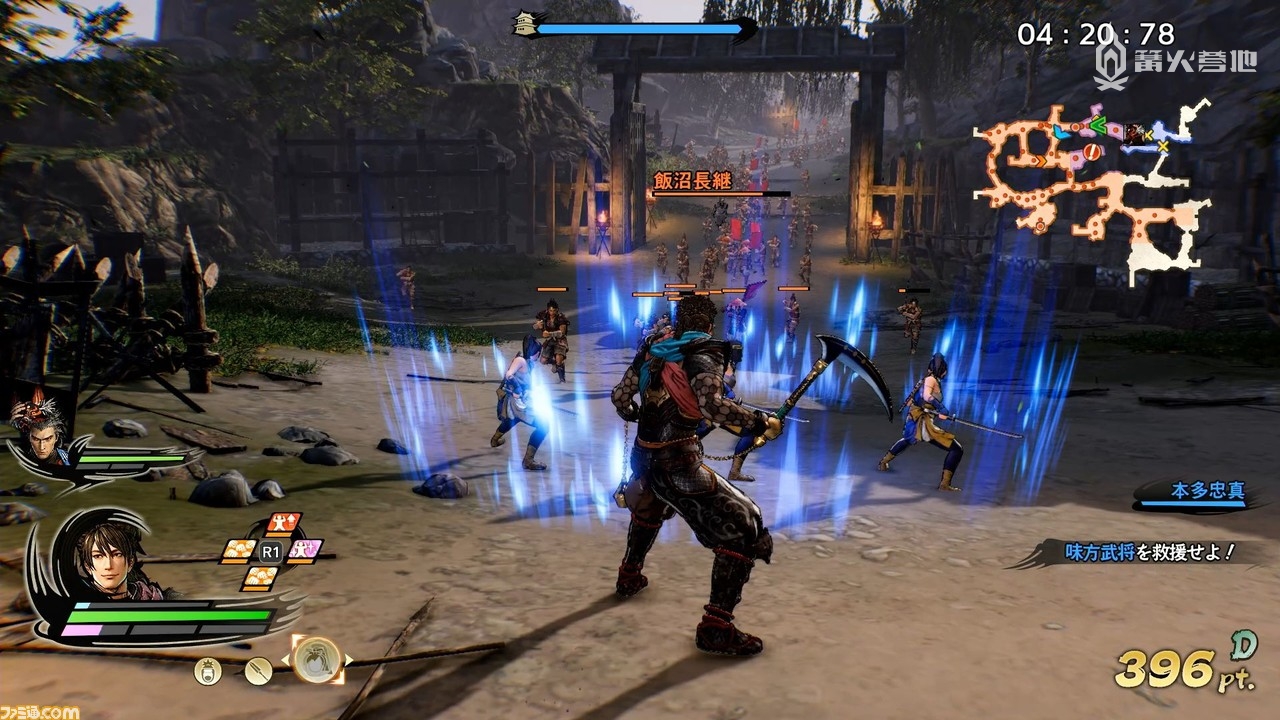The height and width of the screenshot is (720, 1280).
Task: Switch to the partner officer portrait
Action: coord(42,432)
